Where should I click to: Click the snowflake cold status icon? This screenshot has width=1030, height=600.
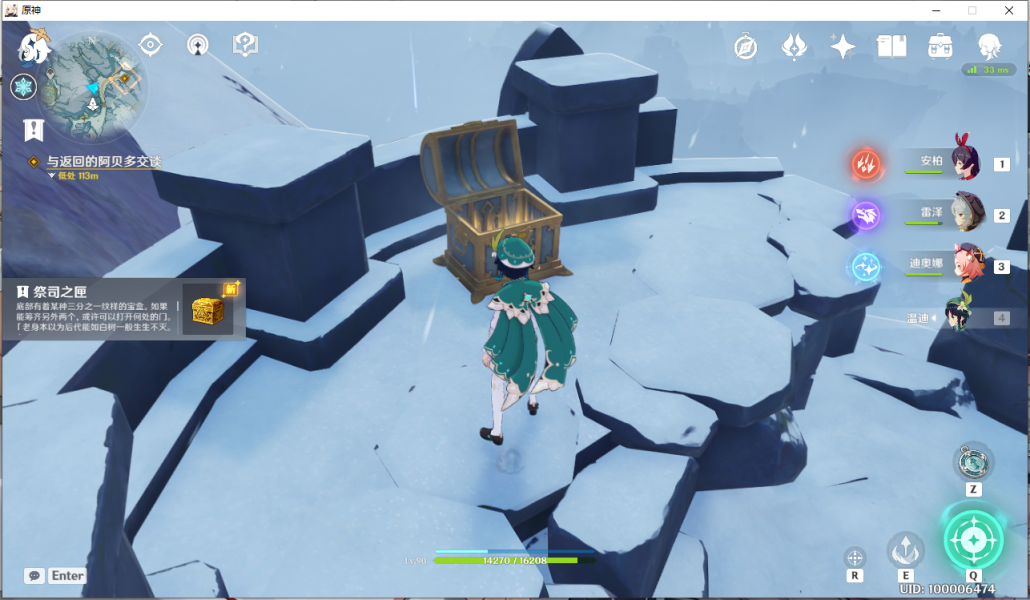tap(23, 87)
